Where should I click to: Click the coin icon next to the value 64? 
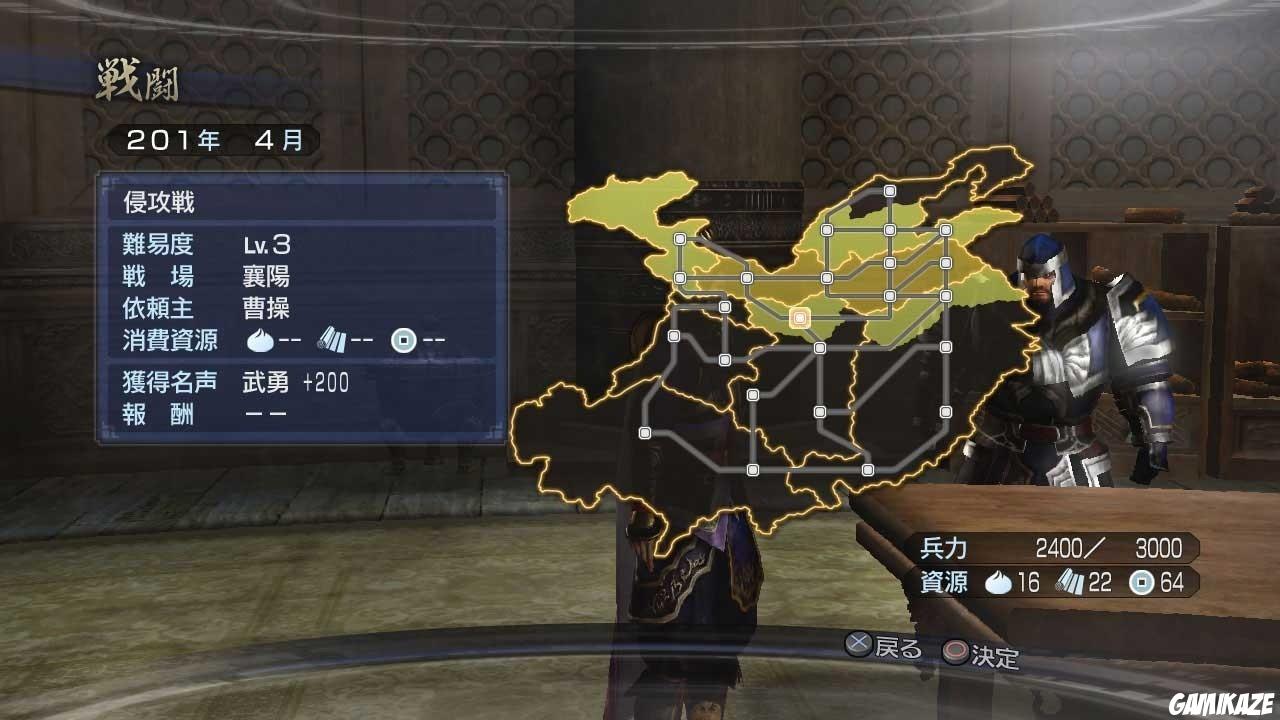pos(1141,583)
